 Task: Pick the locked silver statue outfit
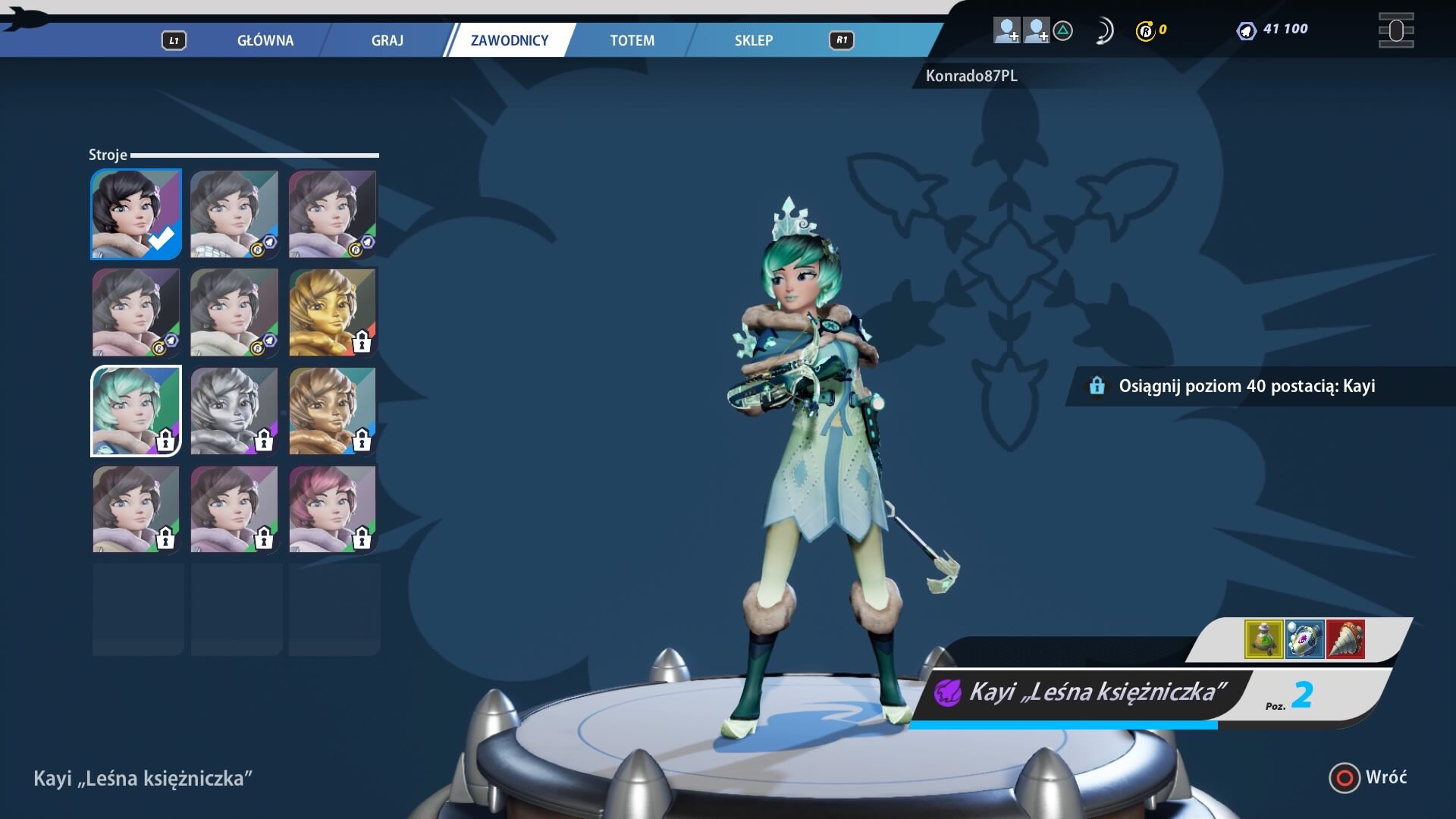[234, 411]
